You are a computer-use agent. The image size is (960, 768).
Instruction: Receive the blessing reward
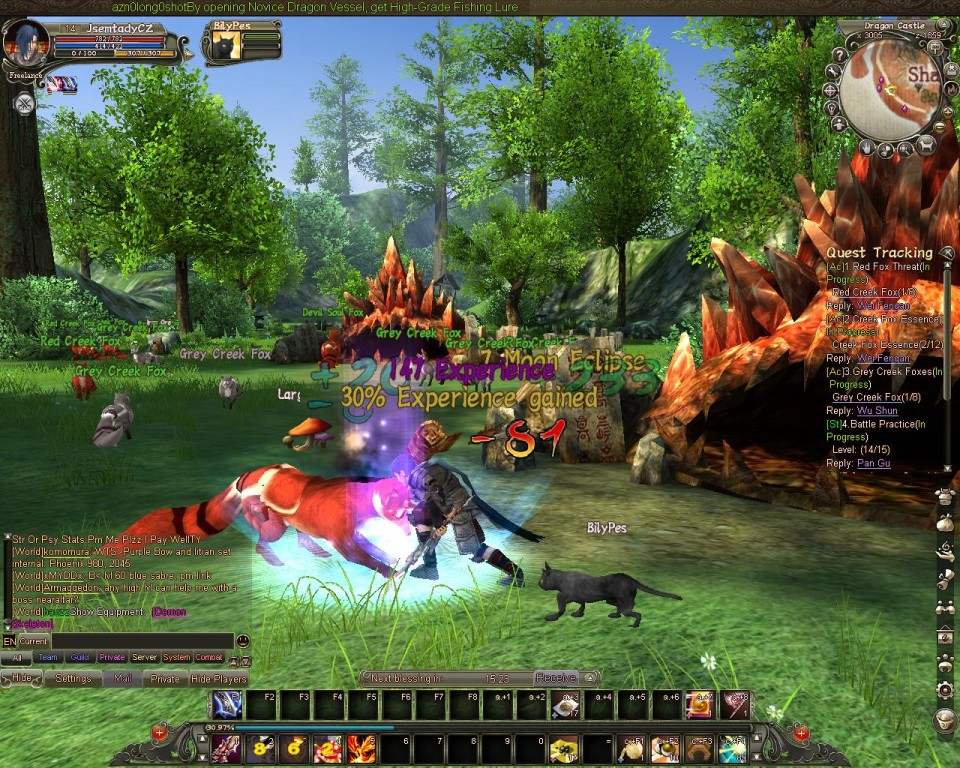(x=556, y=677)
